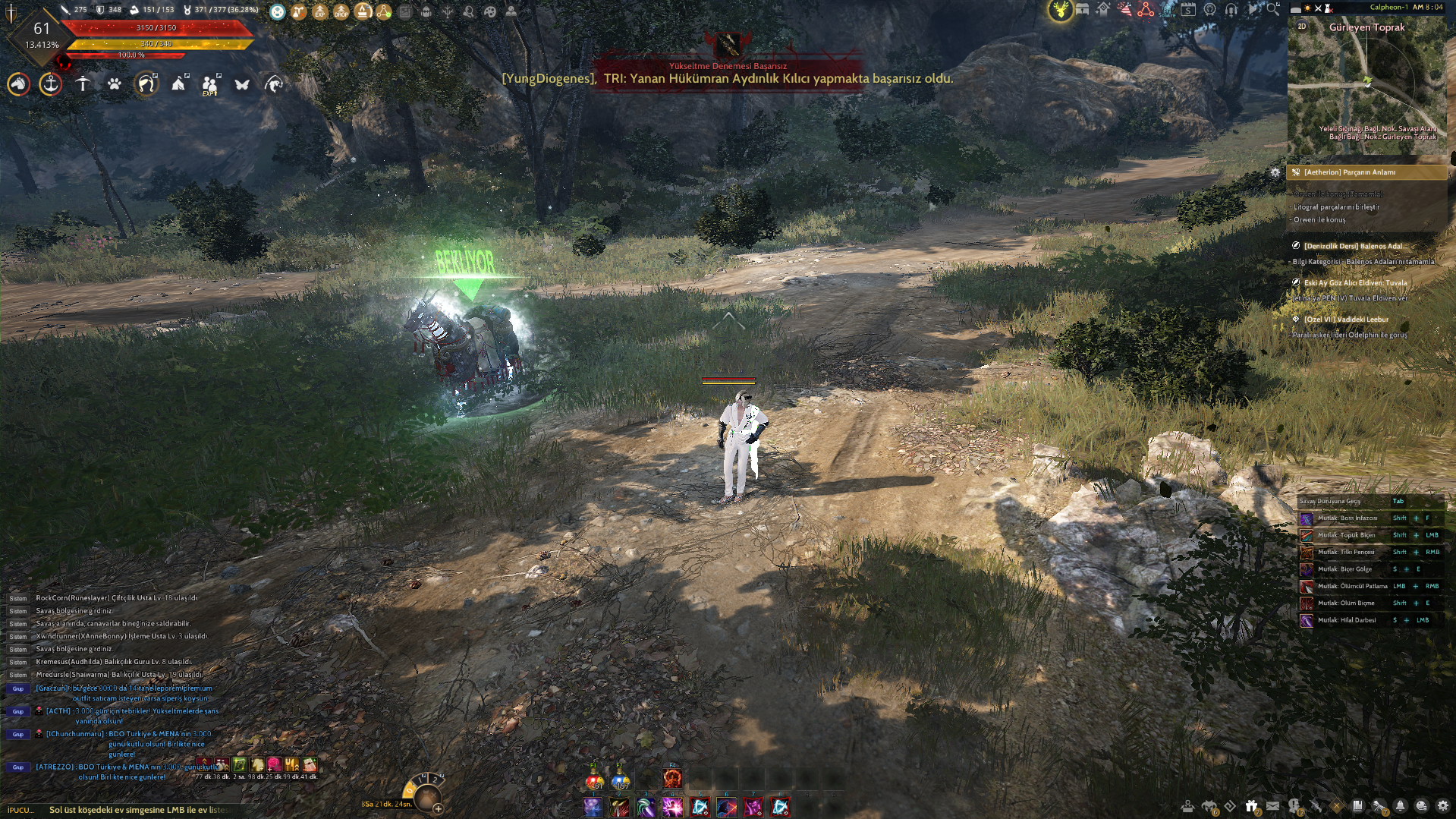The width and height of the screenshot is (1456, 819).
Task: Toggle the headphones voice chat icon
Action: click(1231, 9)
